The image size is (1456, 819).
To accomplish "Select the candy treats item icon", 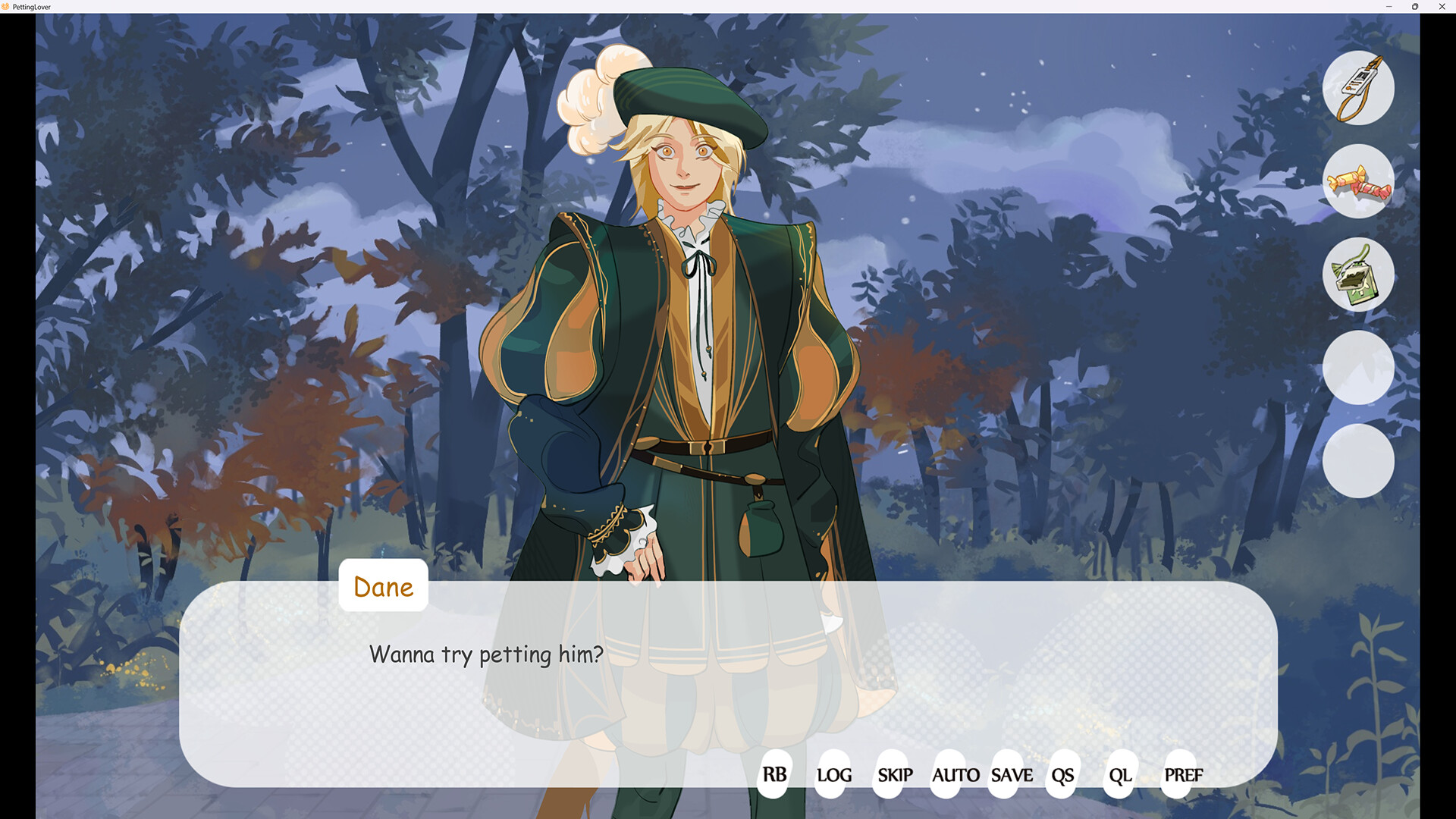I will 1358,182.
